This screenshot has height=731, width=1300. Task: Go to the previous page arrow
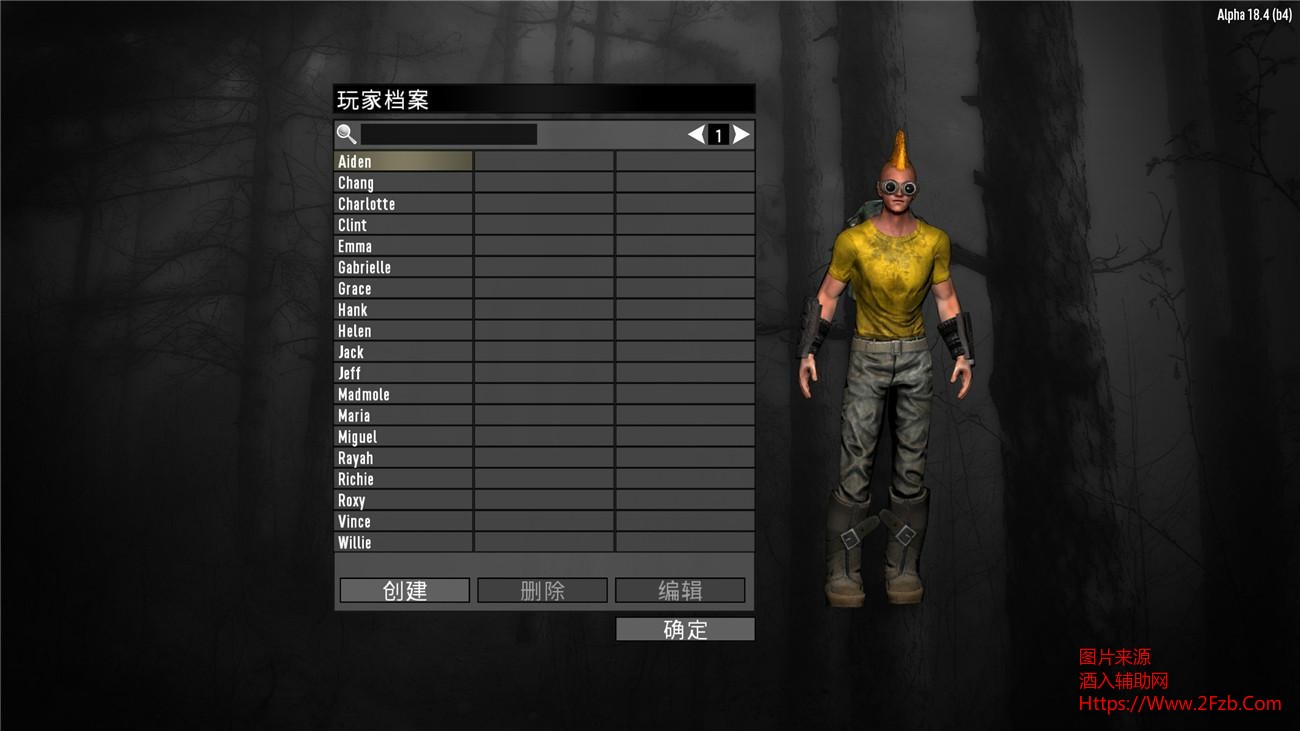click(696, 135)
